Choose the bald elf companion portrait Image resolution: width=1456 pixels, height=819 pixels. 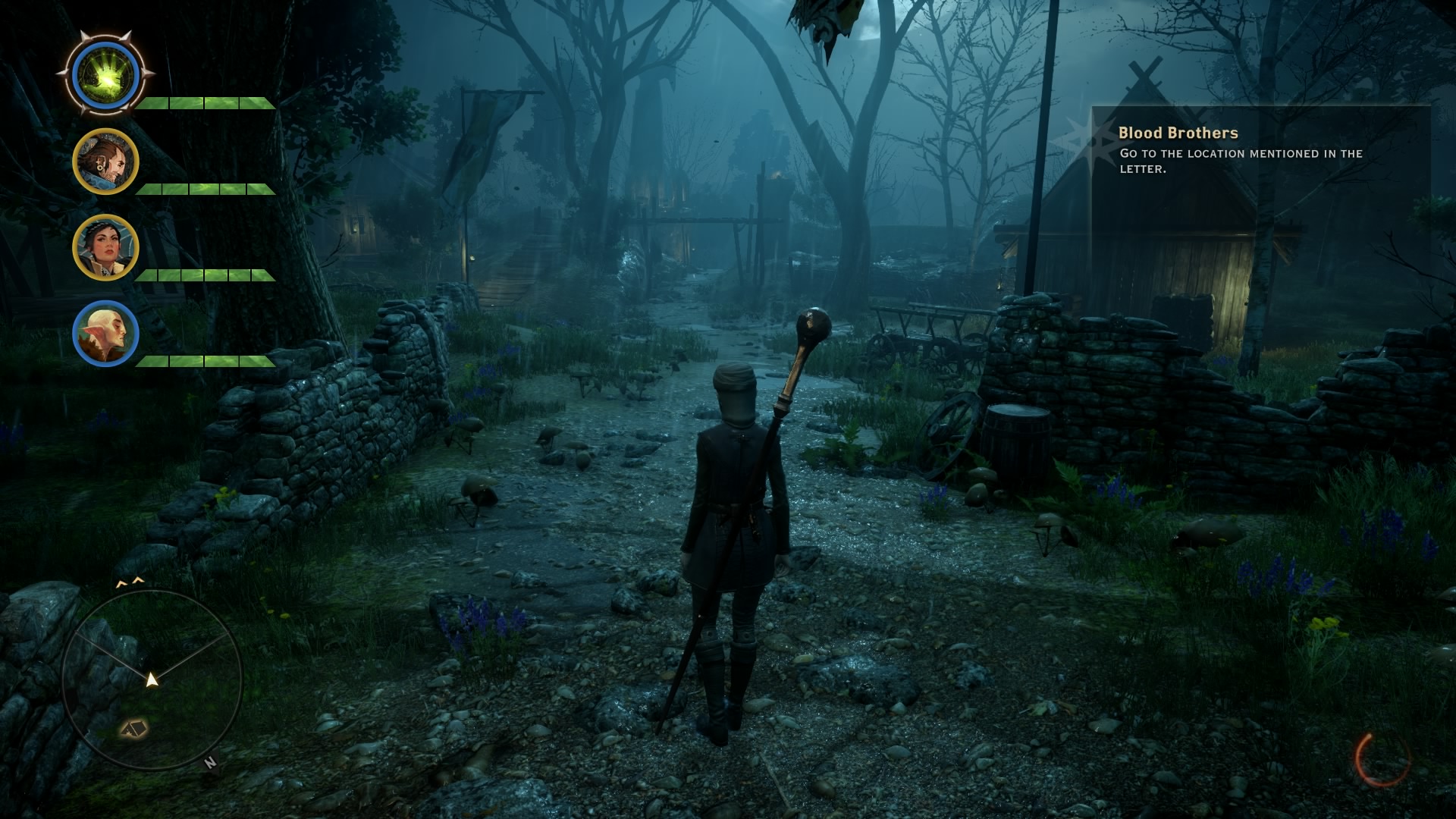105,334
